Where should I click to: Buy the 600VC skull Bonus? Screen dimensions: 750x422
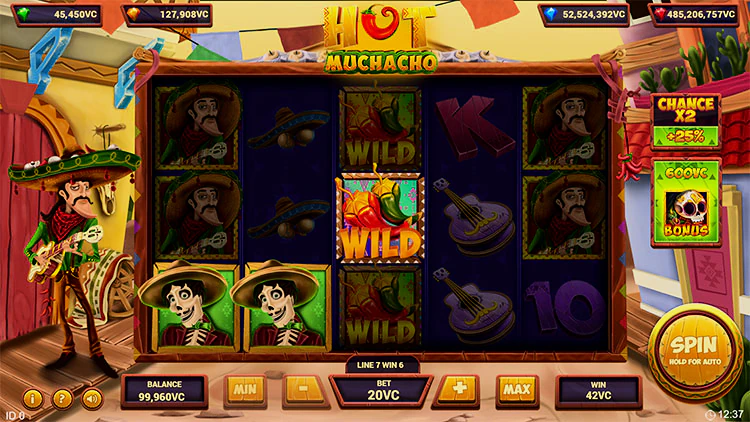[x=685, y=204]
